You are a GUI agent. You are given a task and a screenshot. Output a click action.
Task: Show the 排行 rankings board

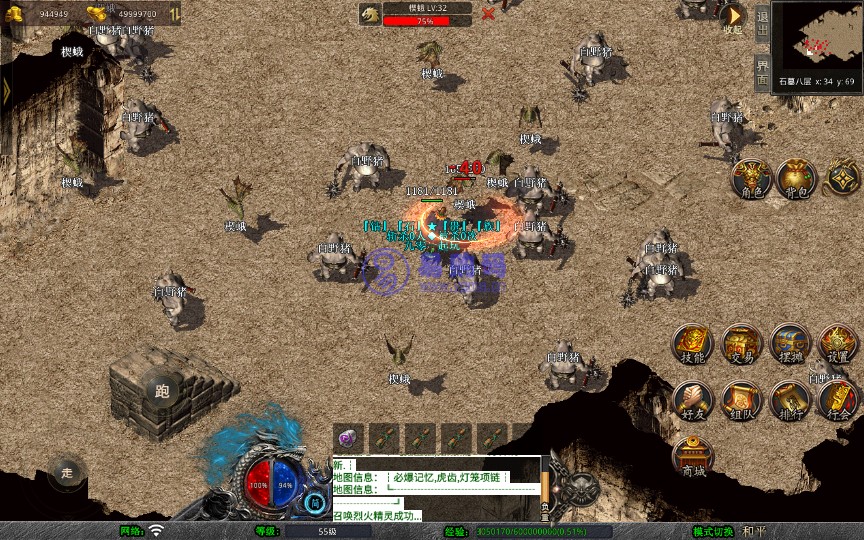tap(789, 399)
